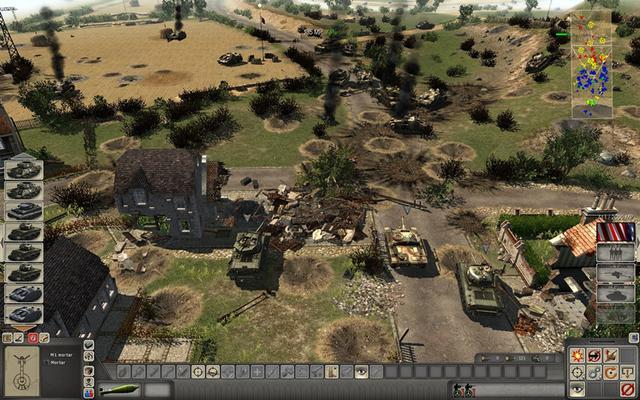
Task: Select the bottom tank in the unit list
Action: [x=23, y=313]
